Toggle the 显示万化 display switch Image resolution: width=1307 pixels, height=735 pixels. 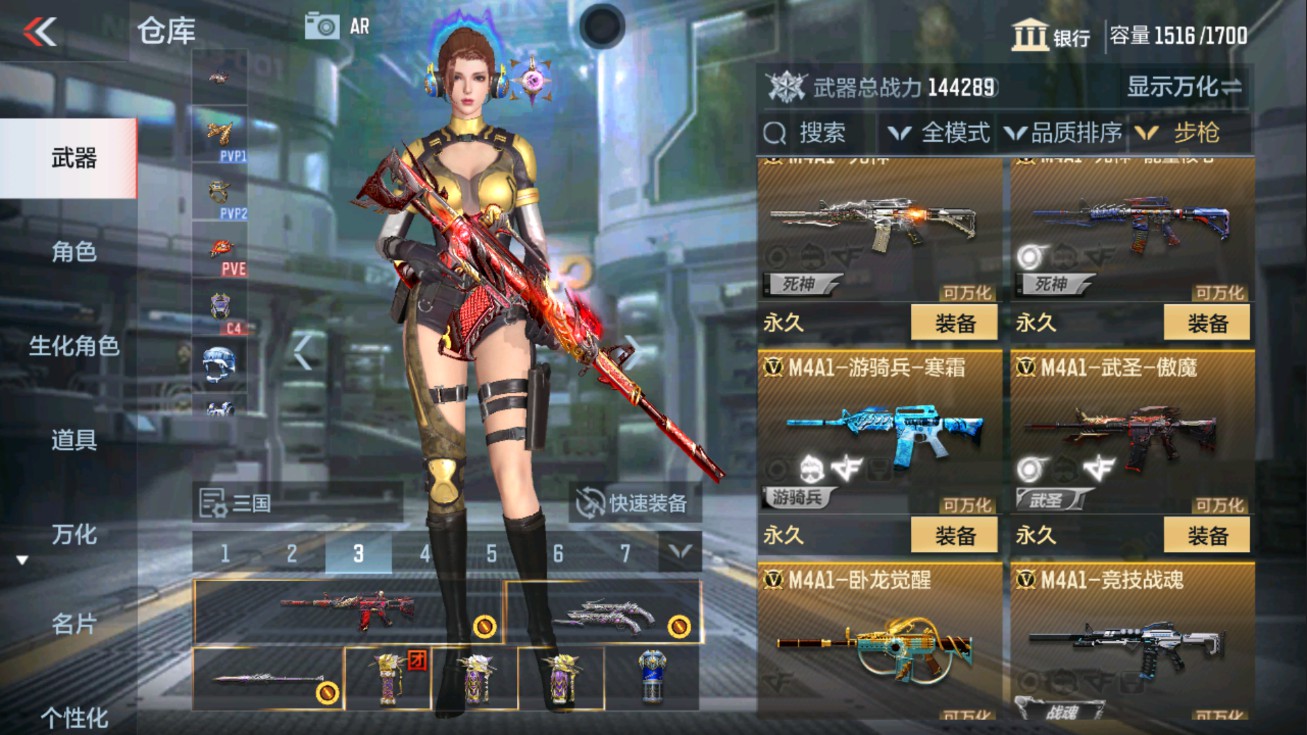pos(1185,89)
